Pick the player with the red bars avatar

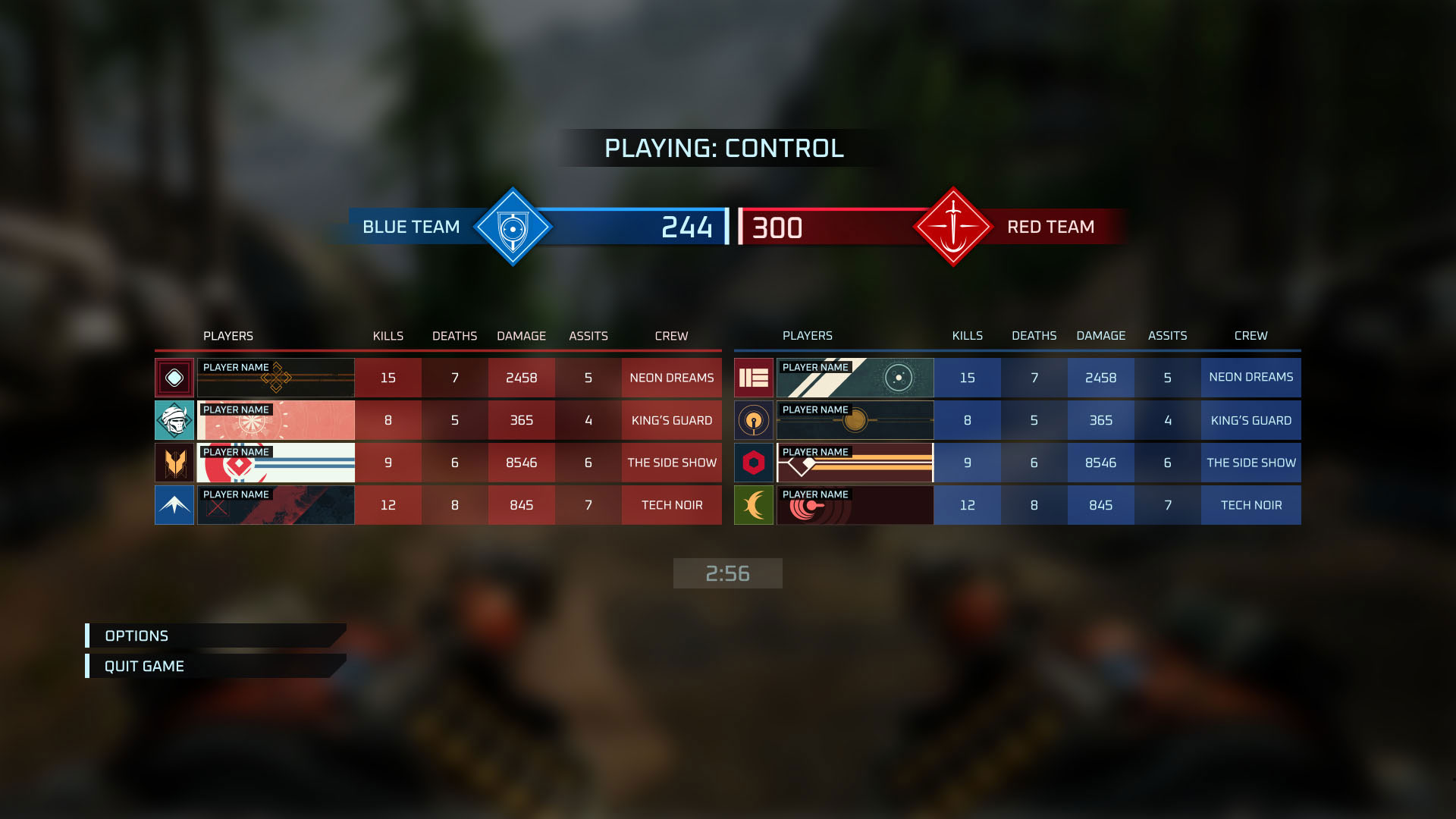(x=754, y=378)
